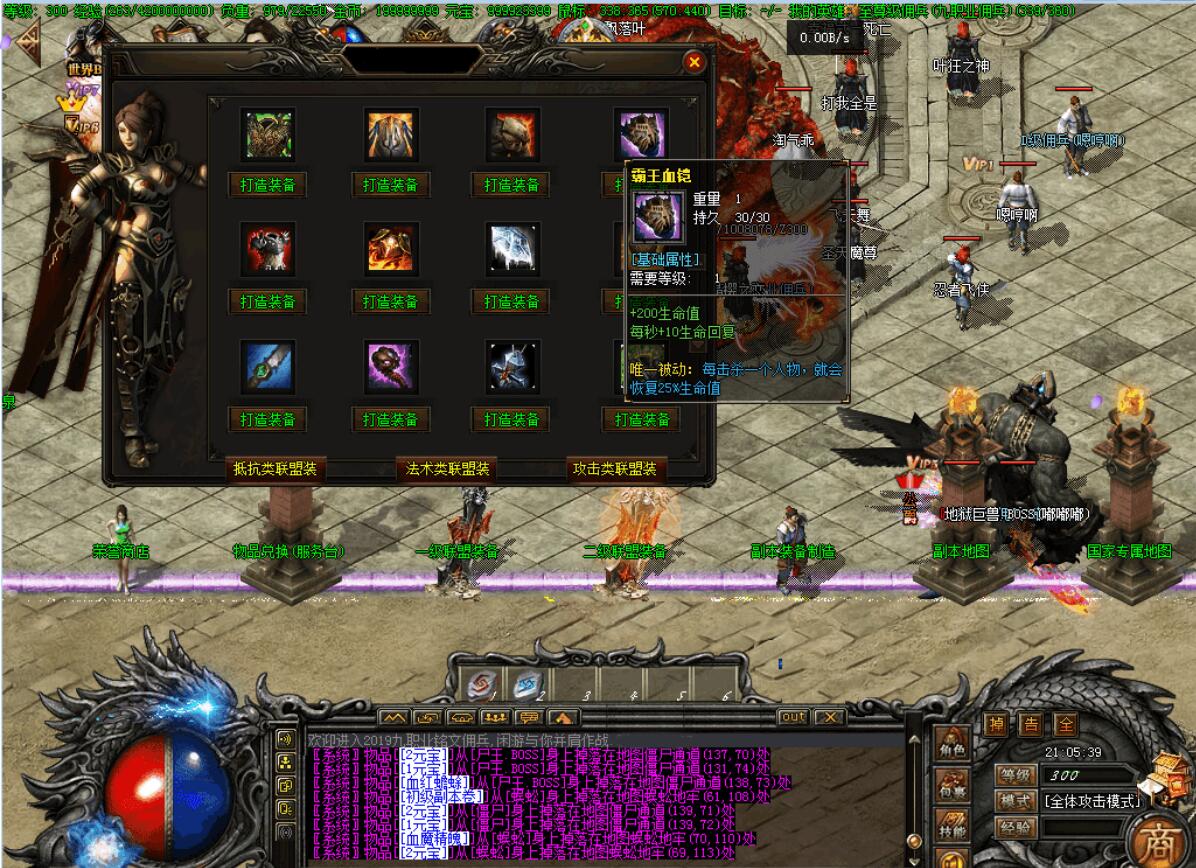Open the 包裹 bag inventory
Viewport: 1196px width, 868px height.
click(952, 789)
